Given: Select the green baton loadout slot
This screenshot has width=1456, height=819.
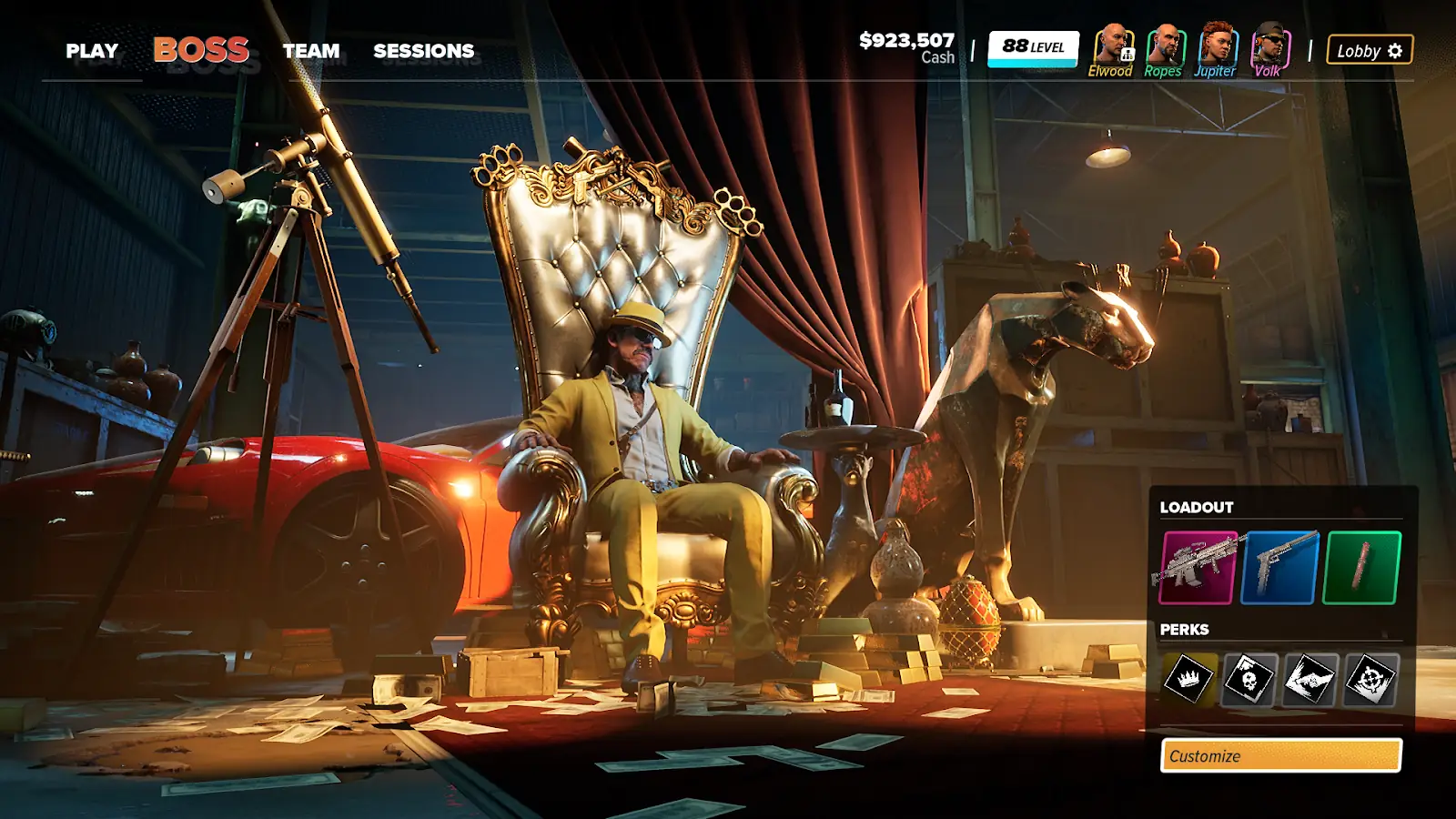Looking at the screenshot, I should (1361, 568).
